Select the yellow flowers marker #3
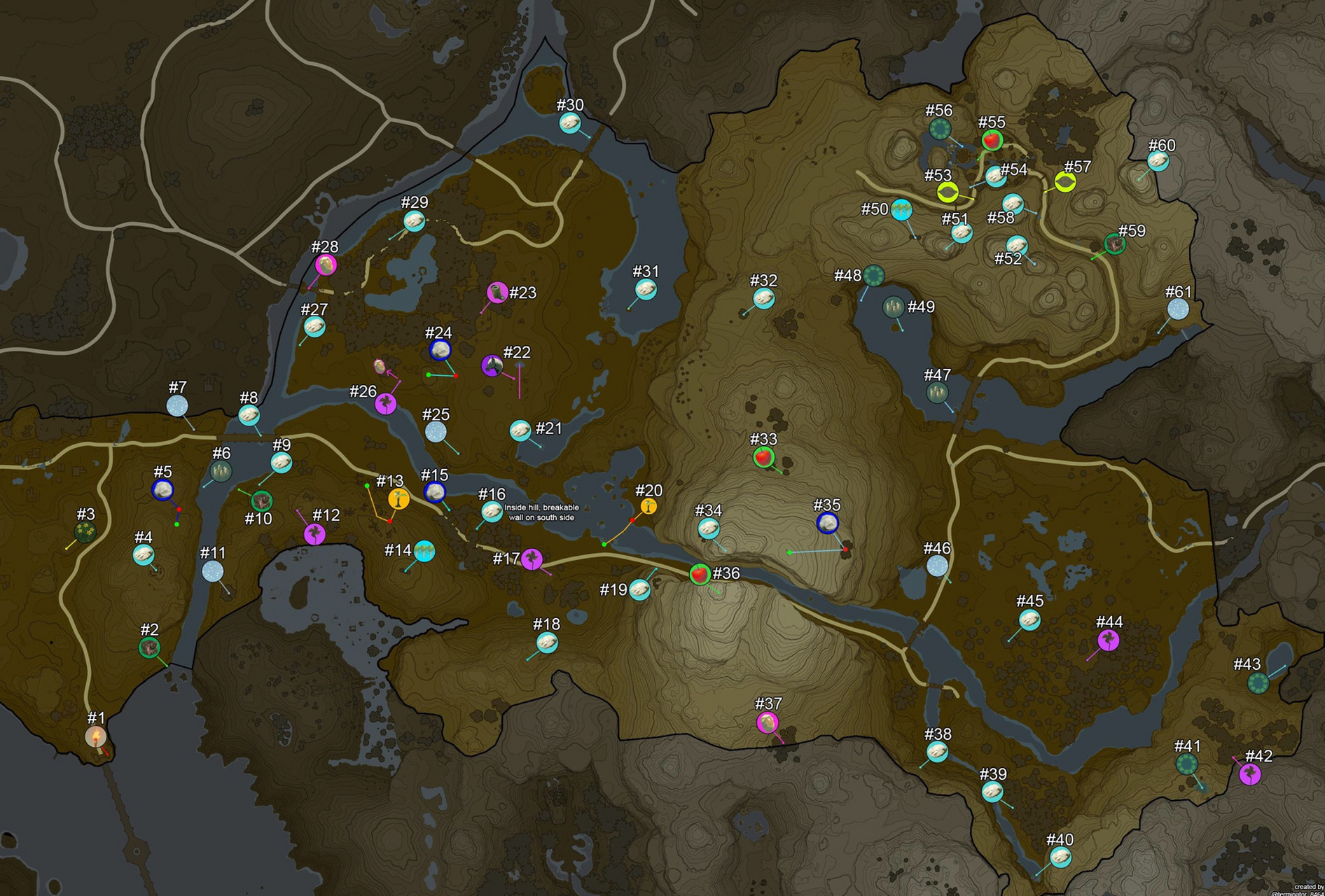This screenshot has width=1325, height=896. pyautogui.click(x=85, y=532)
